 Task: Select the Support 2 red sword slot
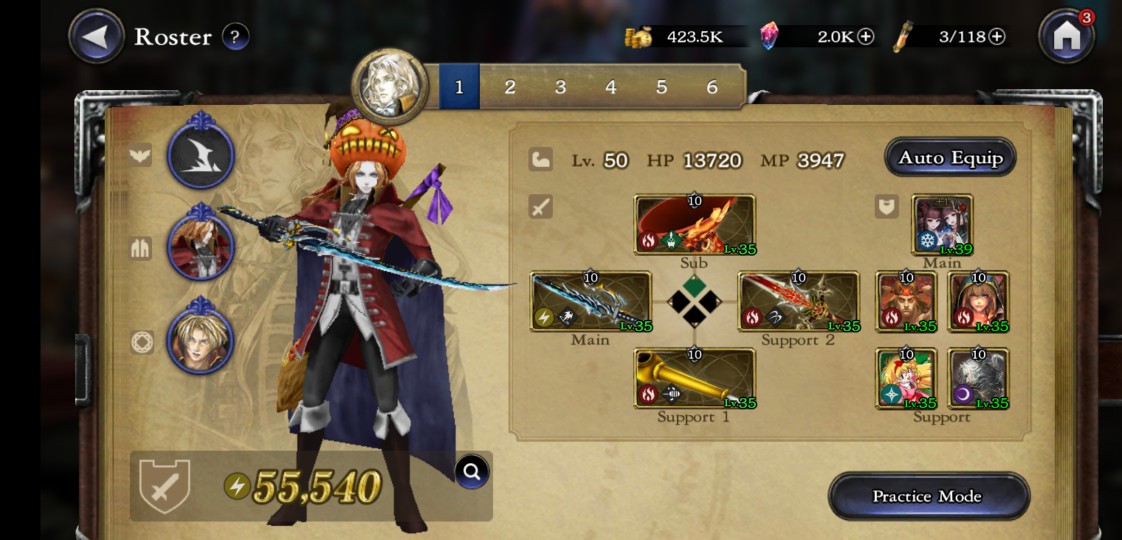pyautogui.click(x=798, y=301)
